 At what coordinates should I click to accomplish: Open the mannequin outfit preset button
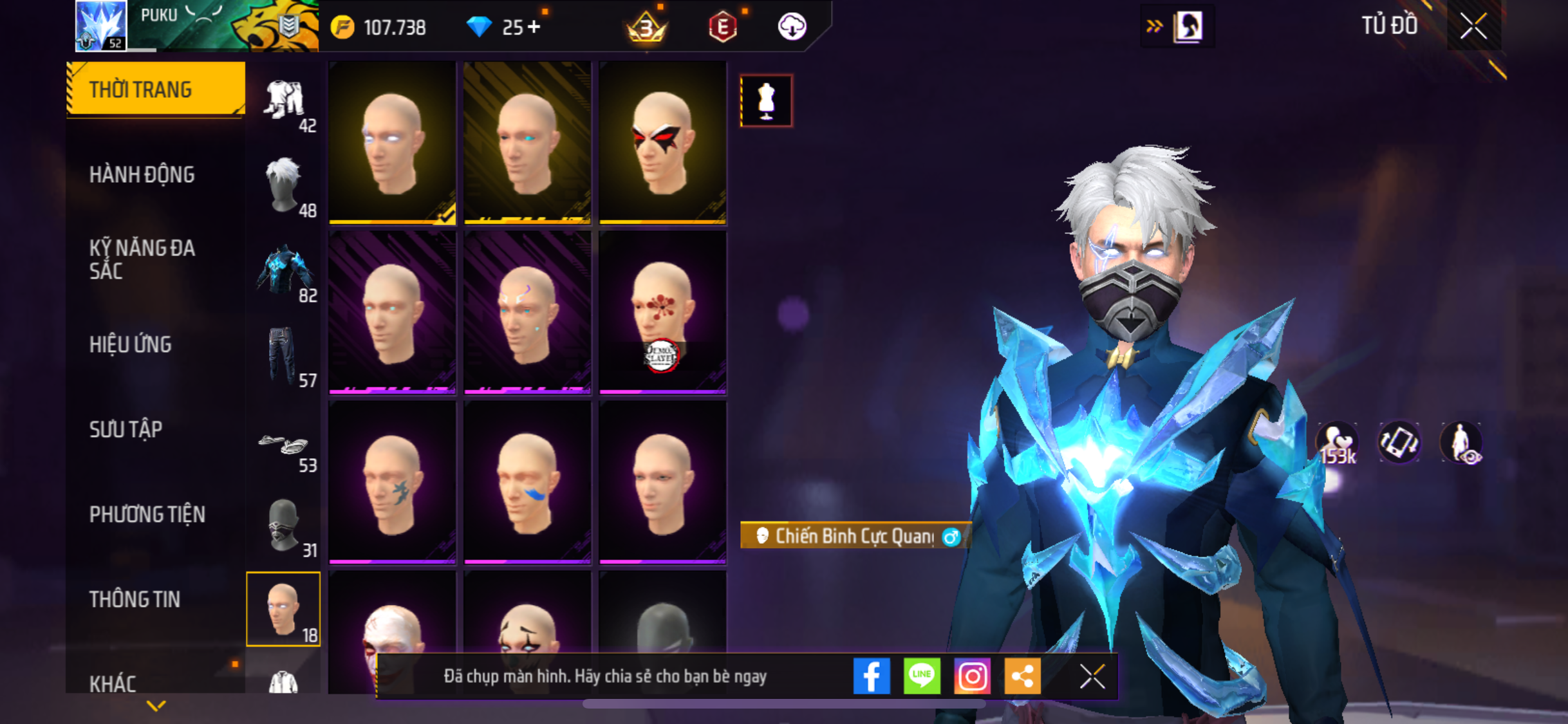point(766,101)
